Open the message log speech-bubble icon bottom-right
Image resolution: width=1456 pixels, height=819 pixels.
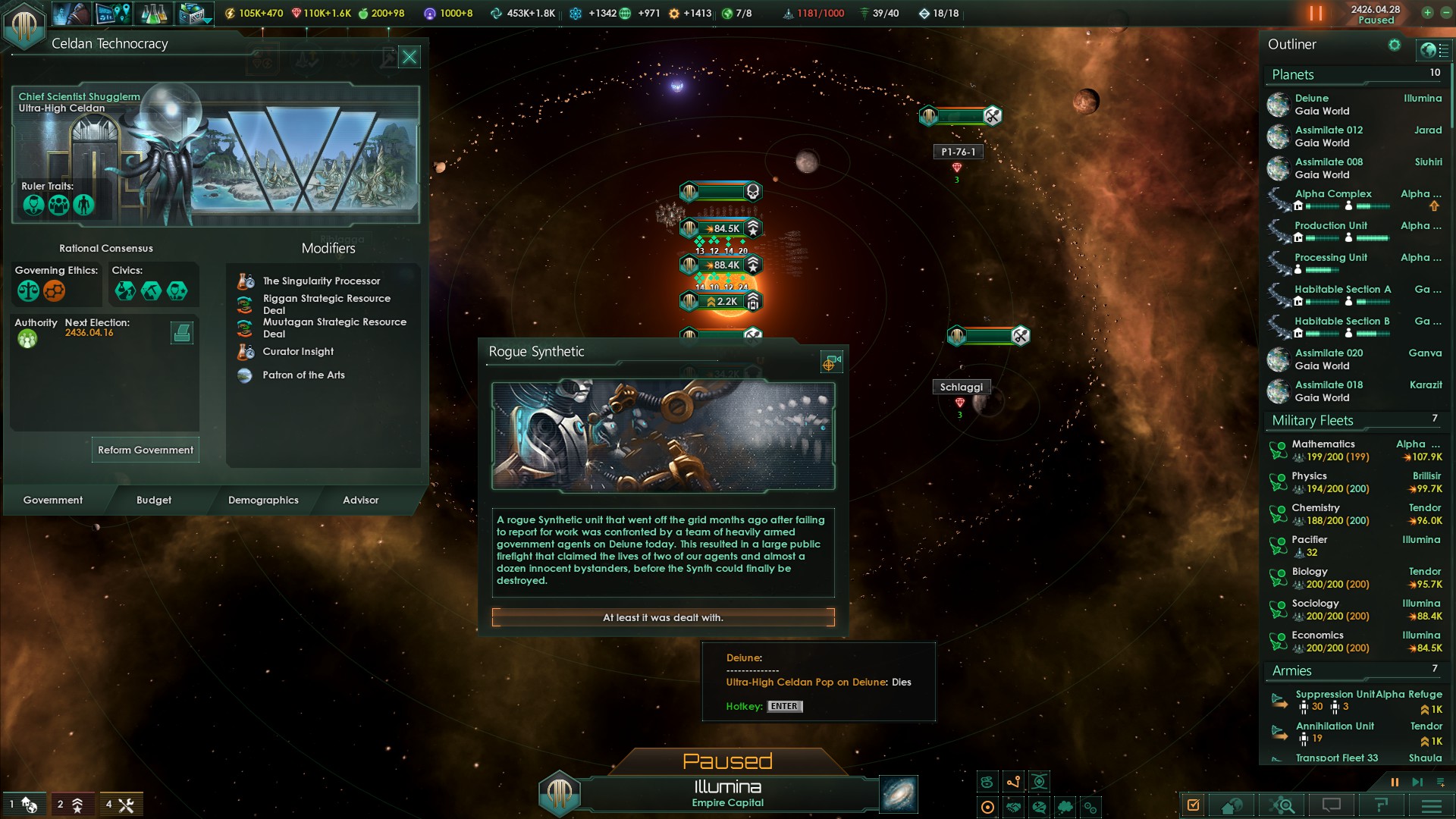point(1332,805)
